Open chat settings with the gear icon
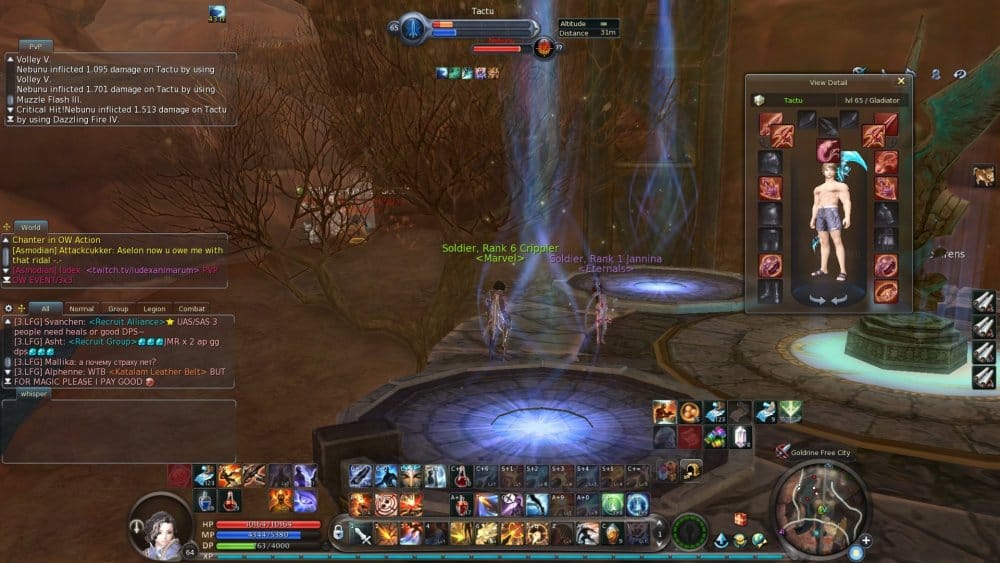Screen dimensions: 1000x563 point(8,308)
